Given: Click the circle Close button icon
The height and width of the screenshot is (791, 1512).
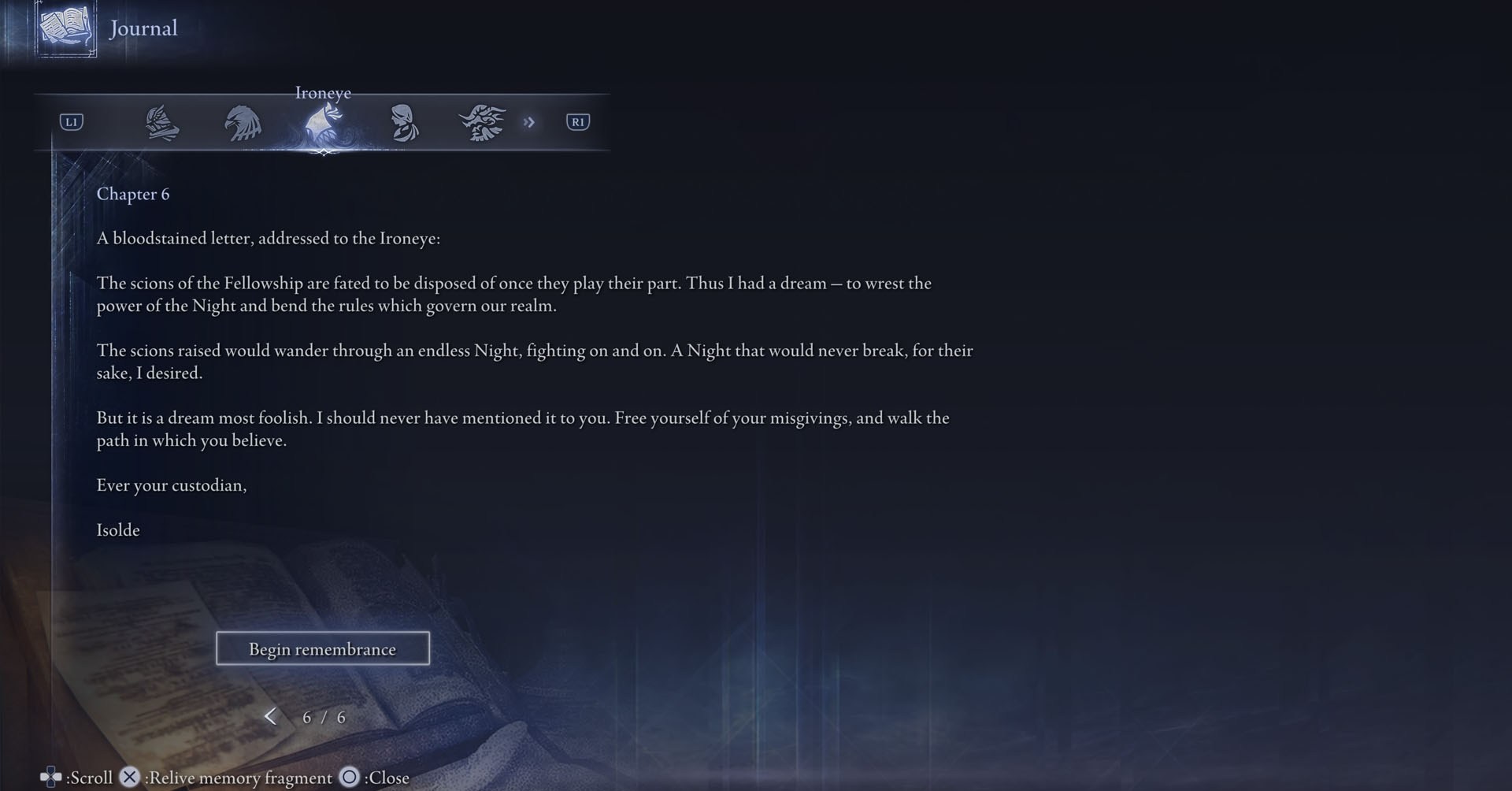Looking at the screenshot, I should (x=349, y=778).
